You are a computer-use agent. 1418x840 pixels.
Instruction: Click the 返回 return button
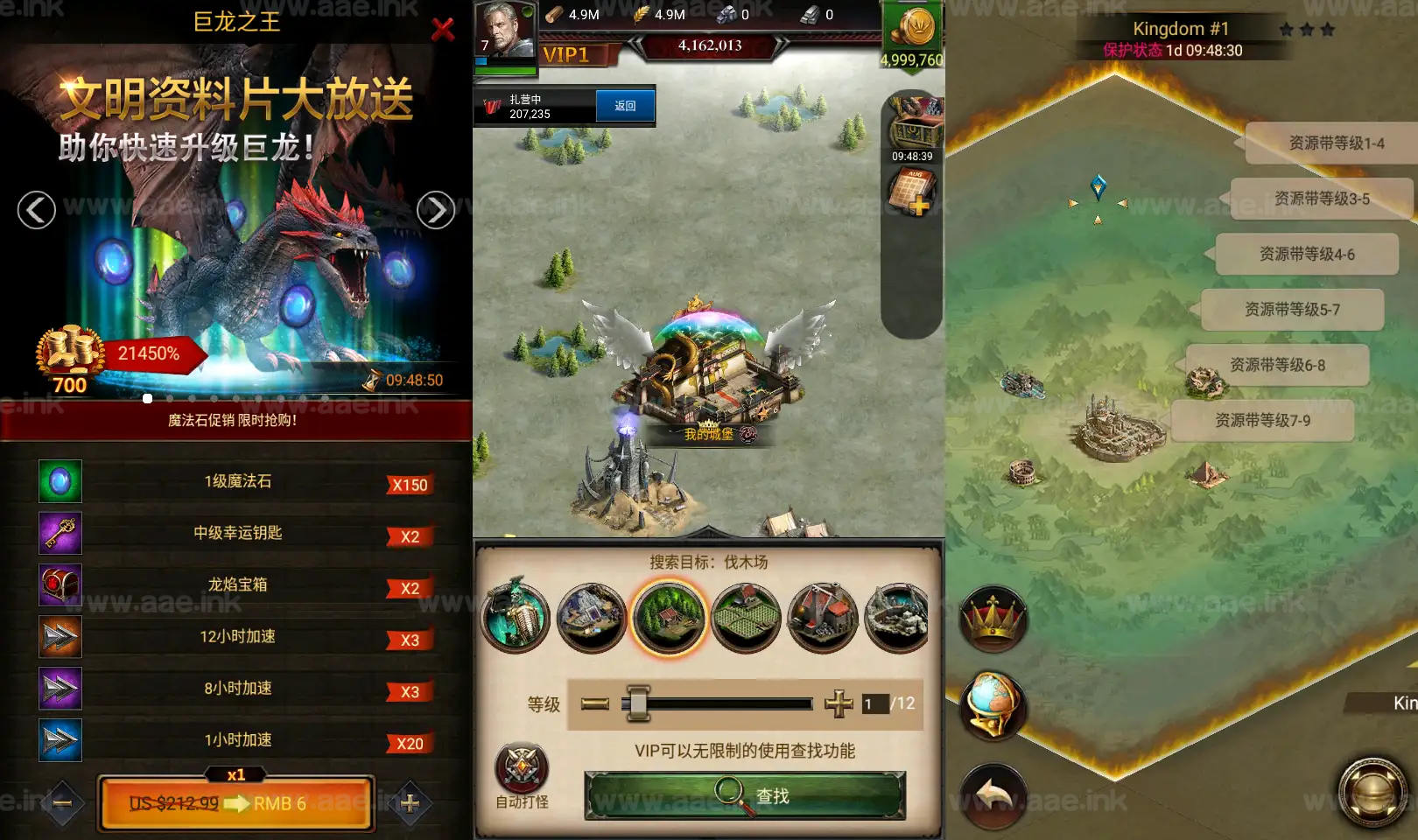pyautogui.click(x=625, y=105)
